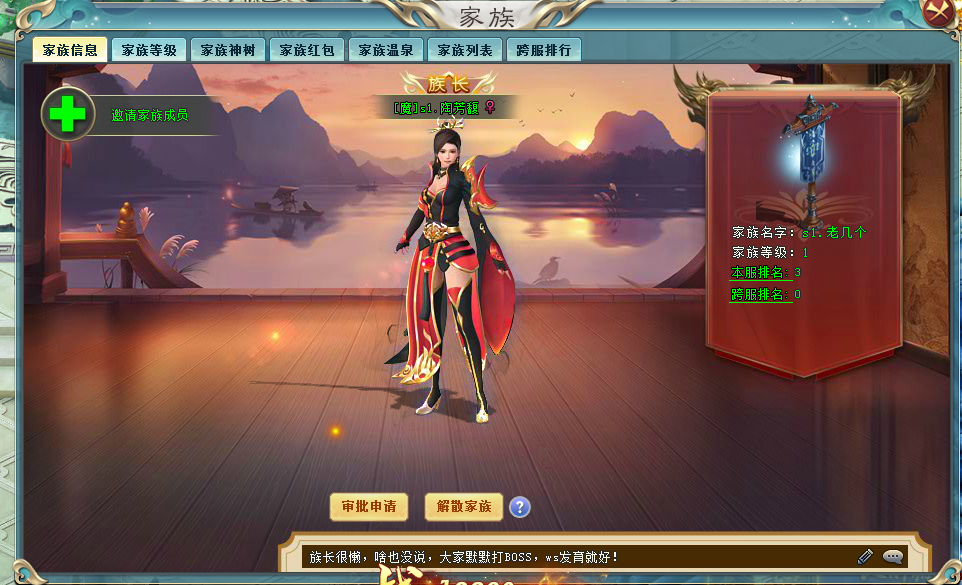Choose the 解散家族 disband button

point(464,507)
